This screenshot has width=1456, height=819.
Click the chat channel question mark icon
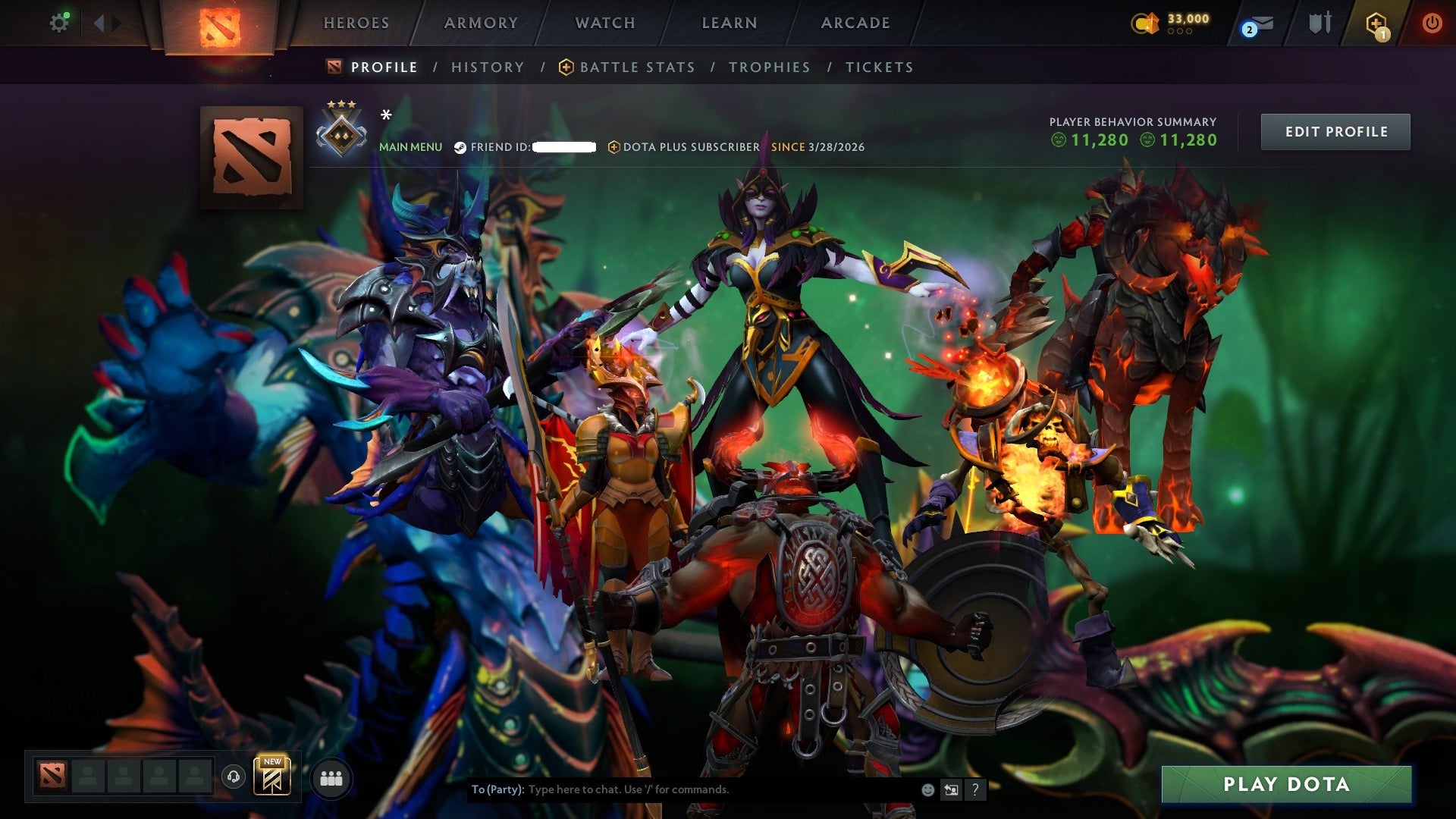coord(975,789)
